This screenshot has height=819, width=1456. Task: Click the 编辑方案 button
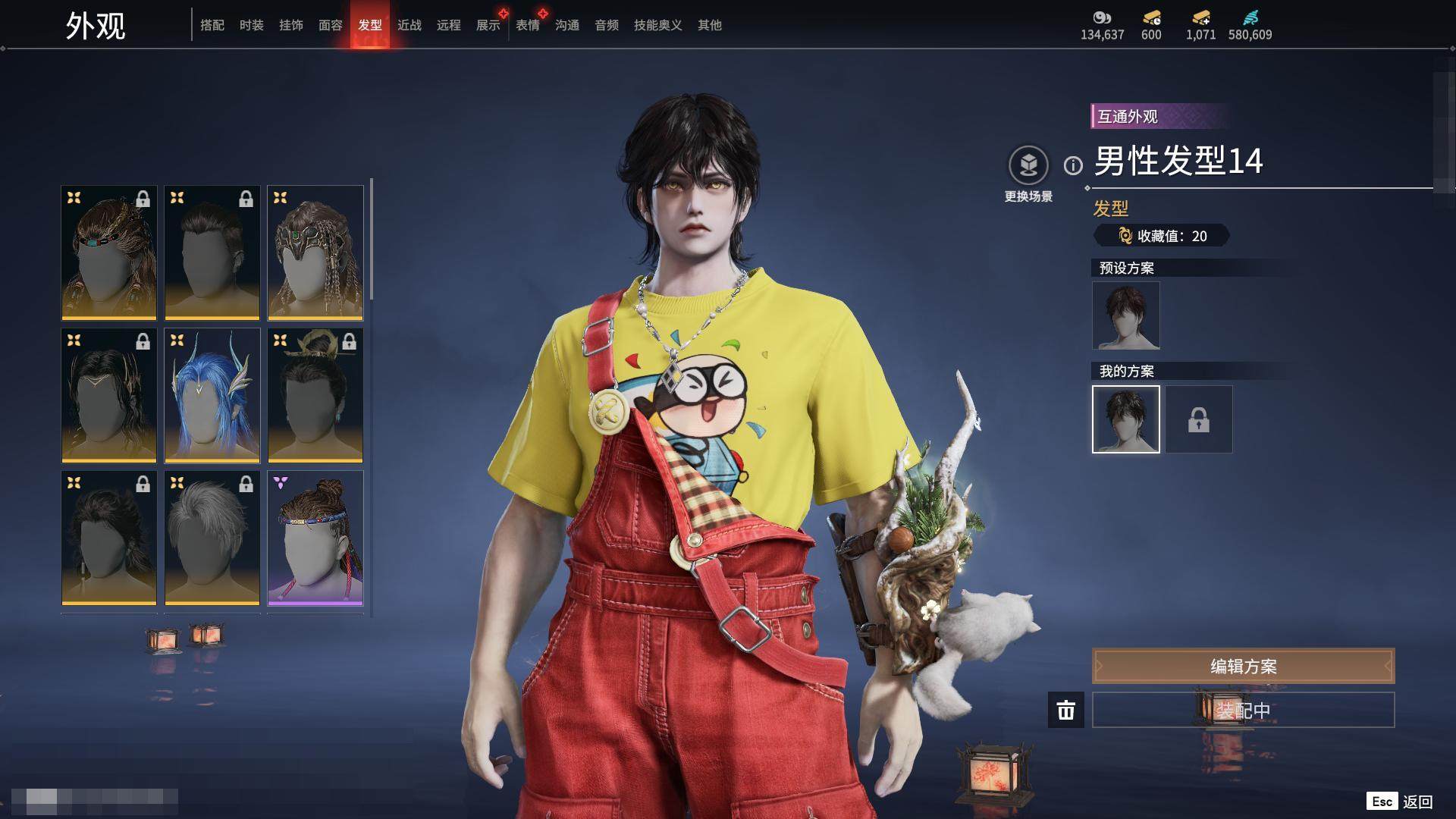click(x=1242, y=666)
